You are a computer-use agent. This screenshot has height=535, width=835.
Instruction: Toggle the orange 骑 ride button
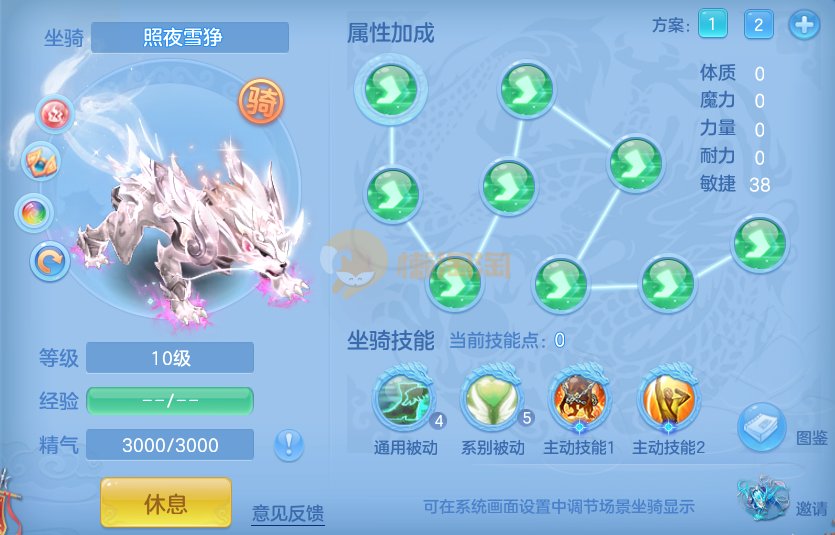click(x=261, y=101)
